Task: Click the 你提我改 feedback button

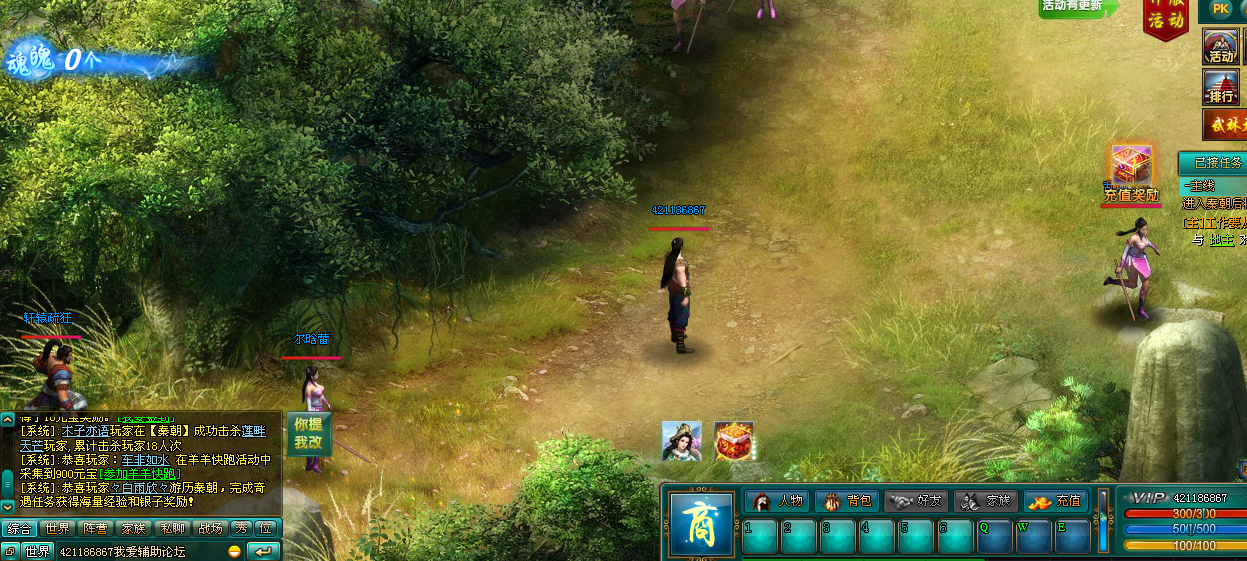Action: 308,433
